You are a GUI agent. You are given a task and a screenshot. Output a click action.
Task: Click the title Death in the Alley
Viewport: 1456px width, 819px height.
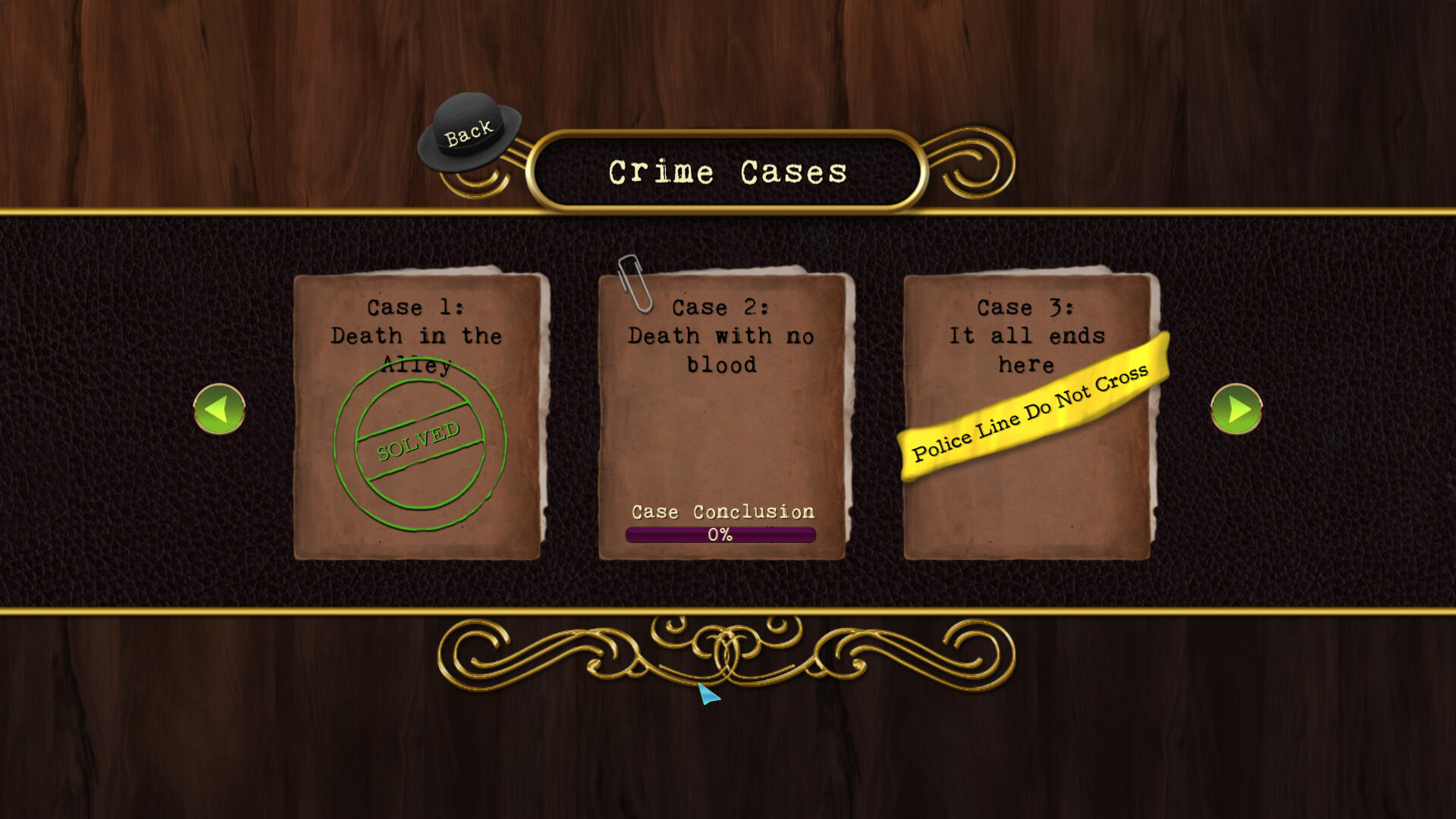[416, 335]
